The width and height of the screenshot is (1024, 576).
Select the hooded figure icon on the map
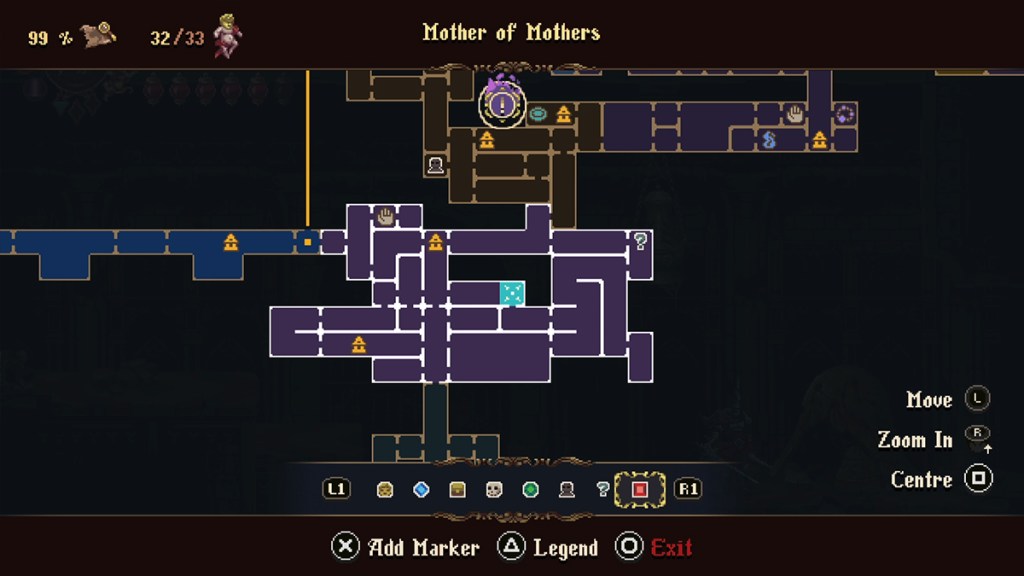click(435, 165)
